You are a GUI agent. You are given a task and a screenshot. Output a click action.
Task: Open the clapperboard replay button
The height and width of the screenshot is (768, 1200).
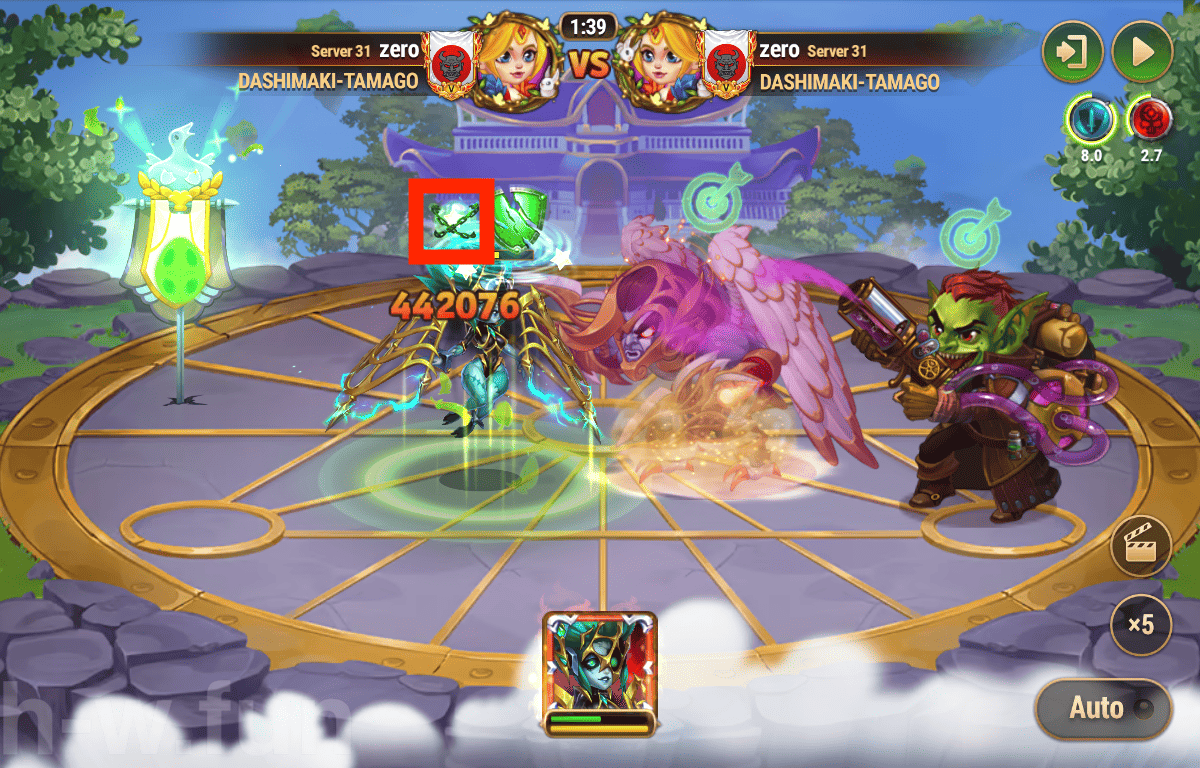(x=1140, y=546)
